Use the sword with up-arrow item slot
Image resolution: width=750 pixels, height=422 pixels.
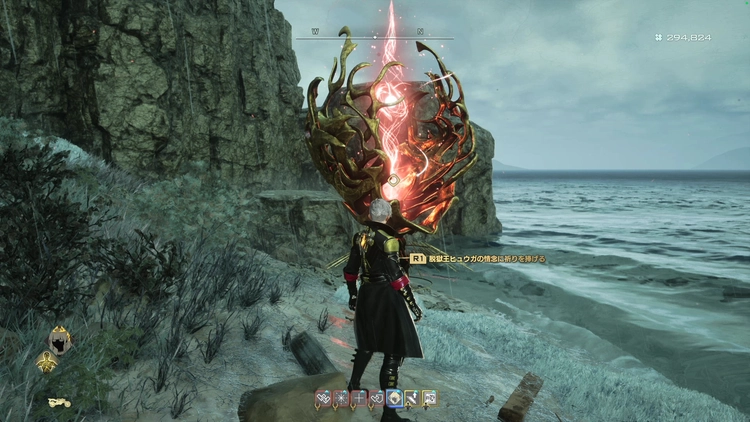coord(411,398)
